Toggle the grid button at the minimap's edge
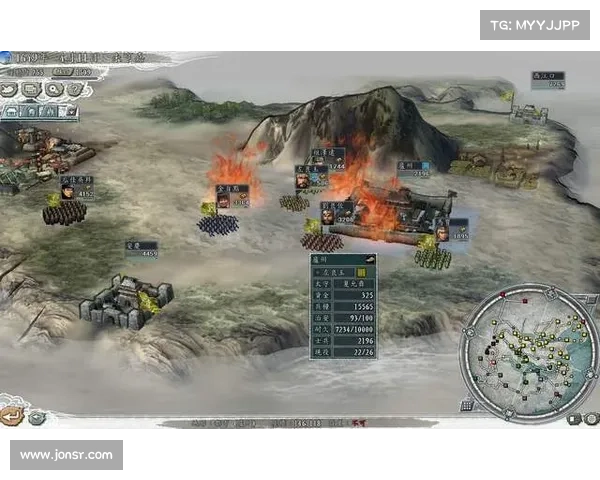Image resolution: width=600 pixels, height=480 pixels. tap(467, 405)
